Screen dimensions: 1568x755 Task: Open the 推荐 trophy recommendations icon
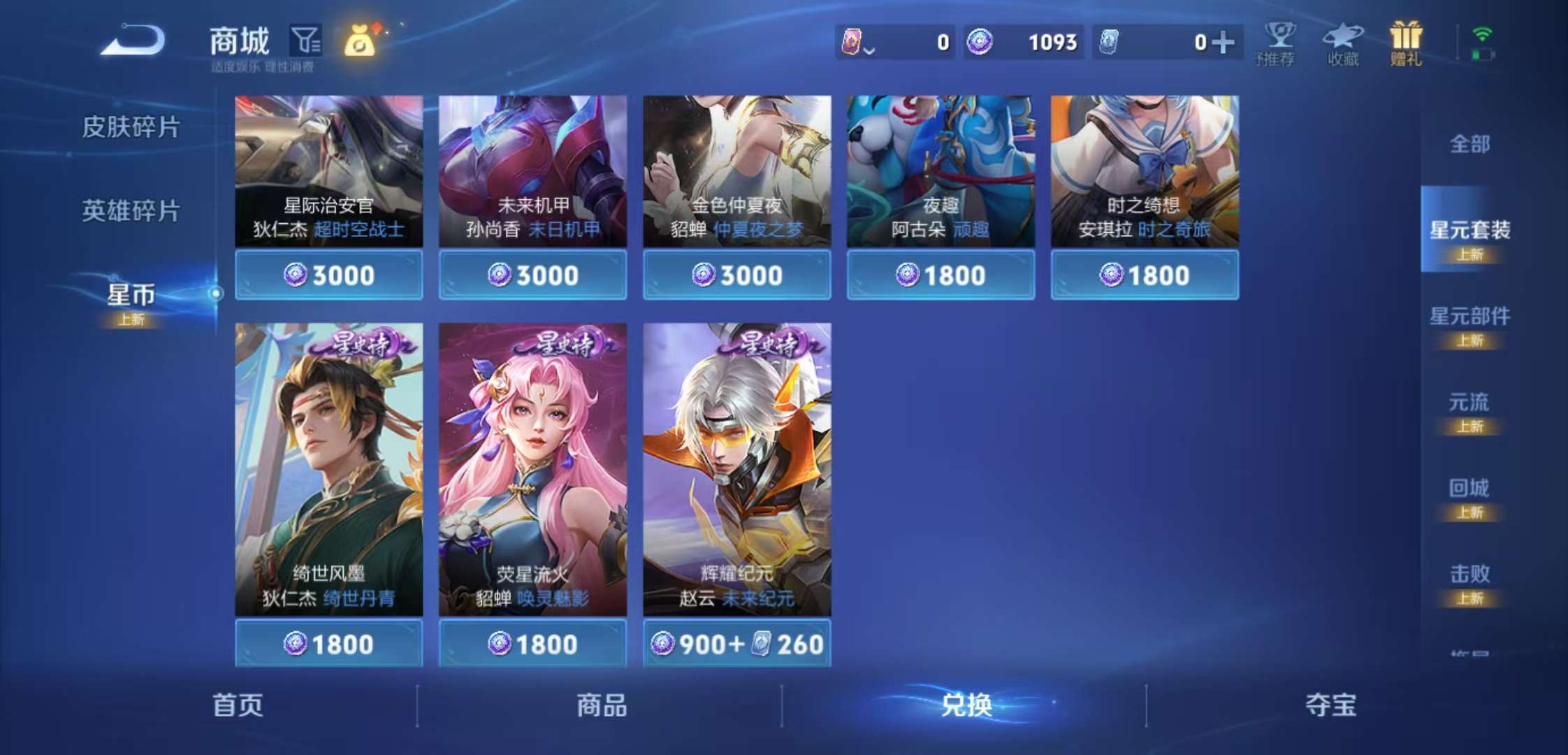pos(1278,42)
